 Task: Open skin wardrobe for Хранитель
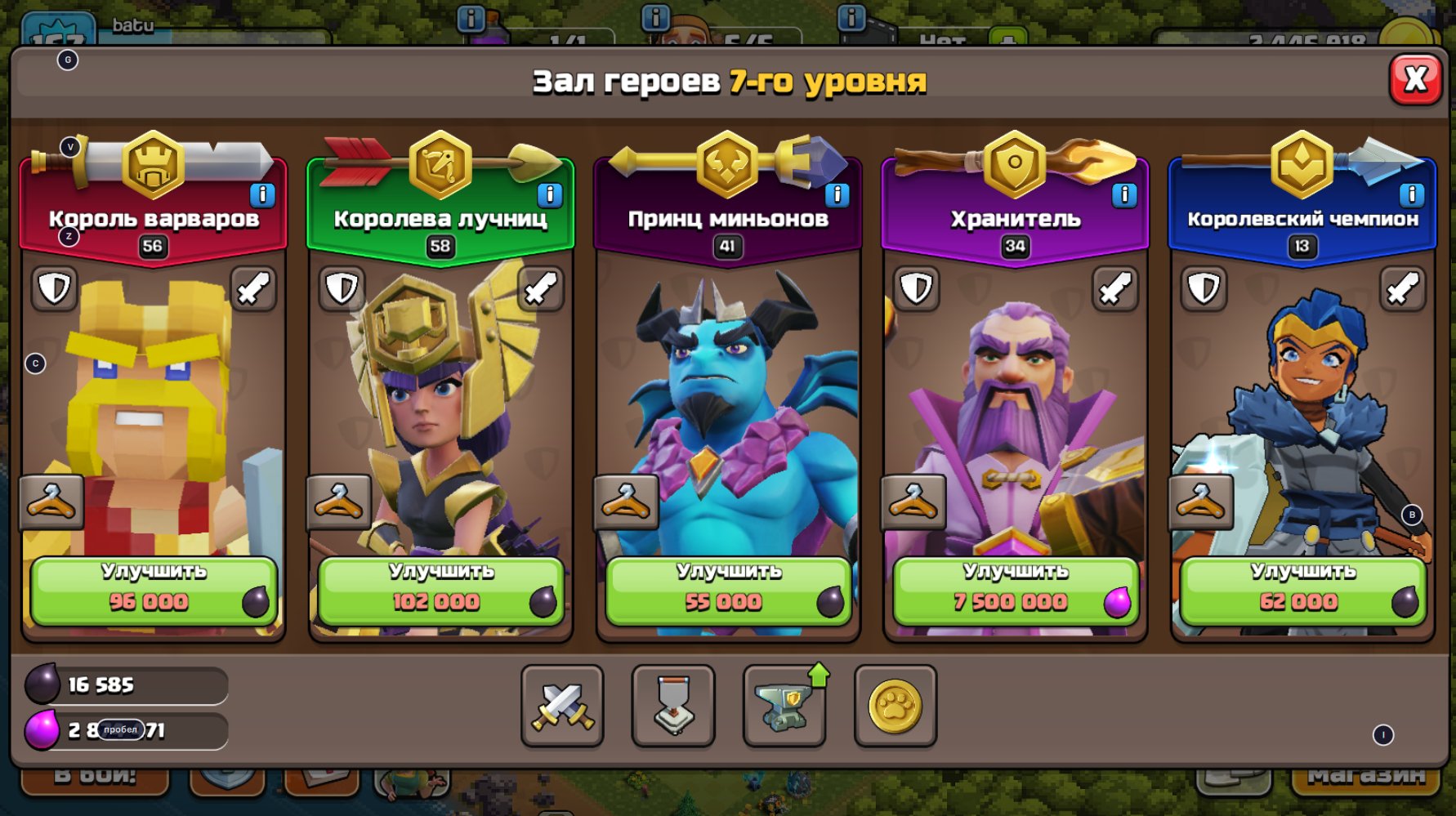click(916, 502)
